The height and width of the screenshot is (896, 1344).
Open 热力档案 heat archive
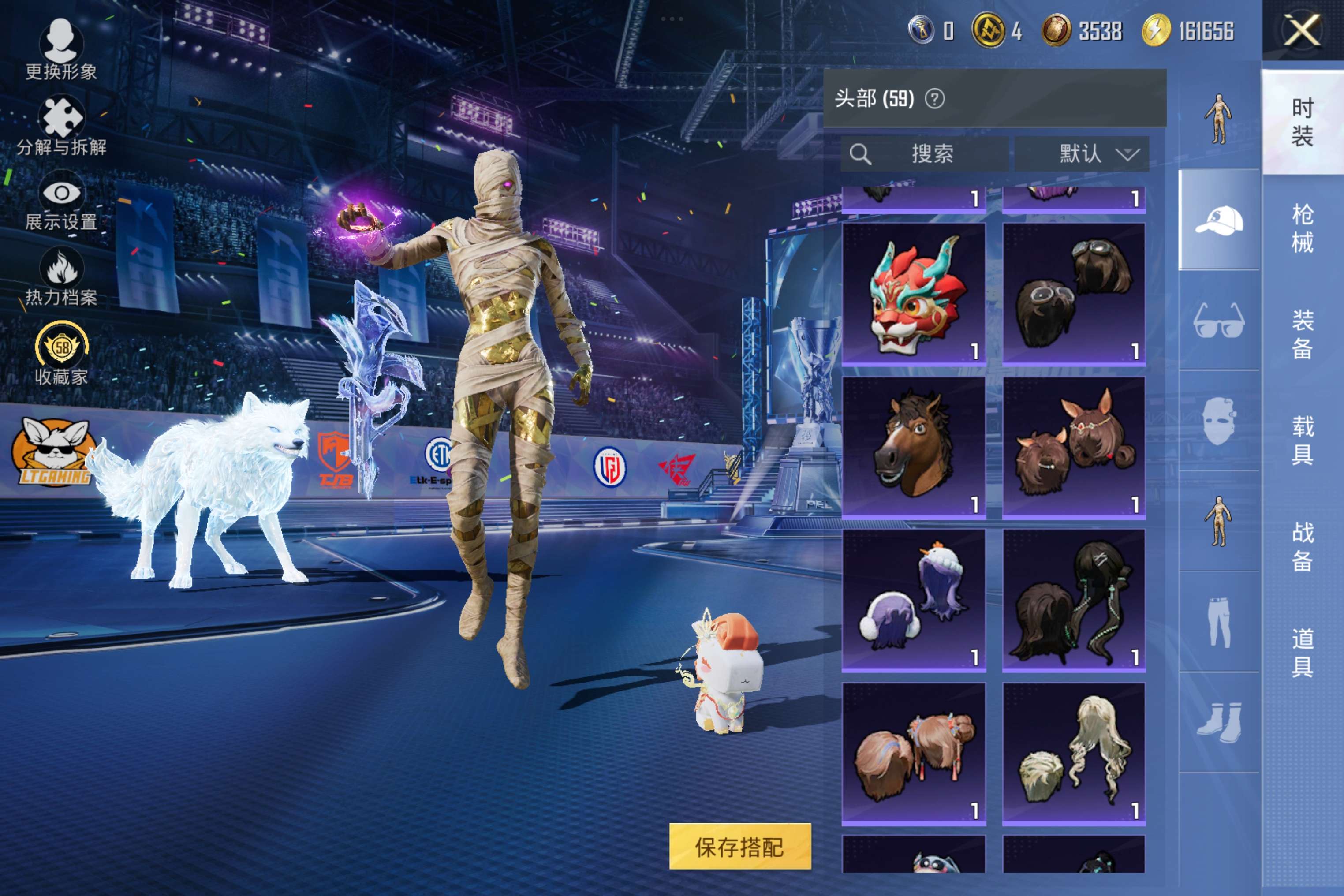60,278
